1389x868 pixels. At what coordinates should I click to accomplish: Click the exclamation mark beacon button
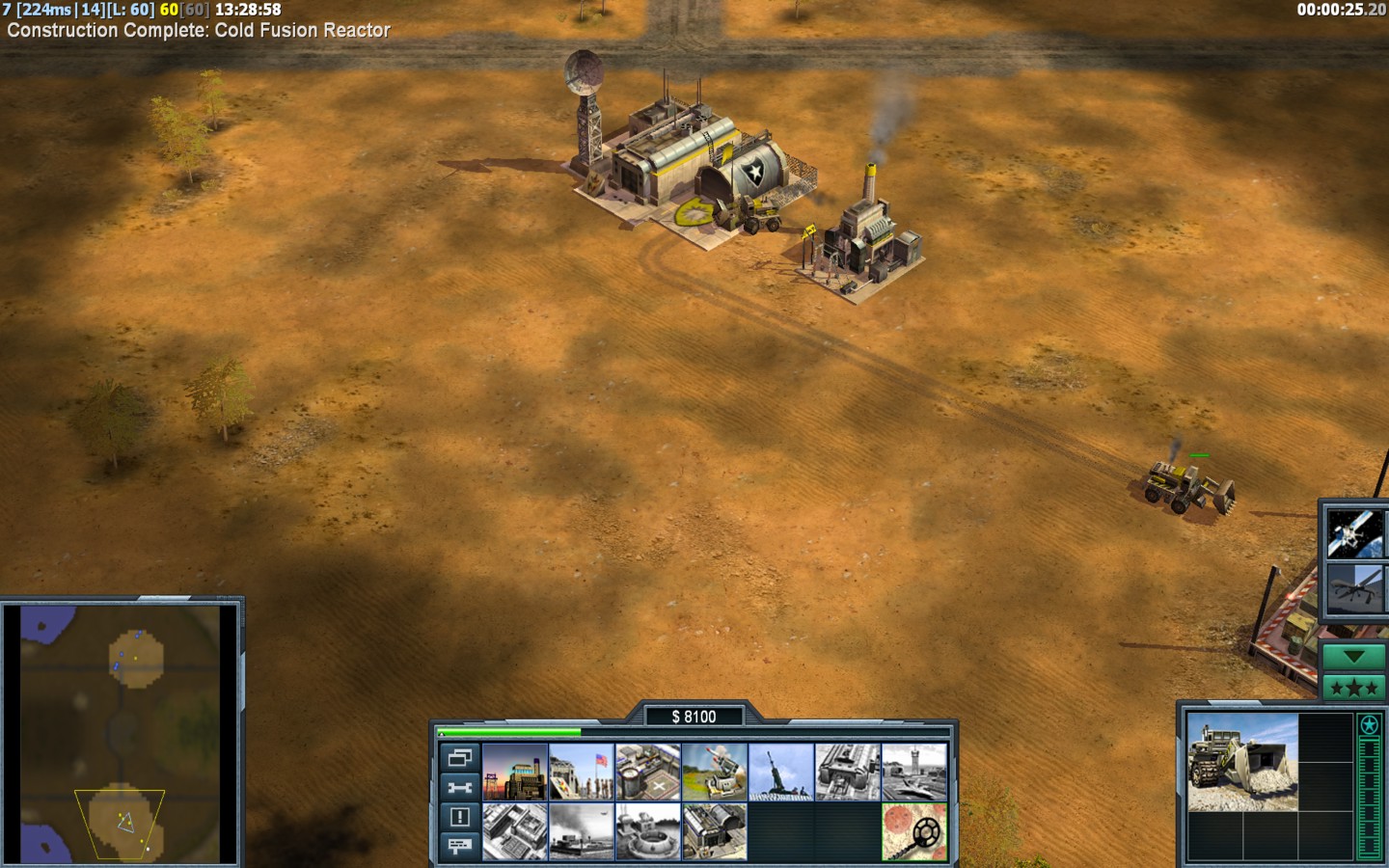tap(459, 817)
